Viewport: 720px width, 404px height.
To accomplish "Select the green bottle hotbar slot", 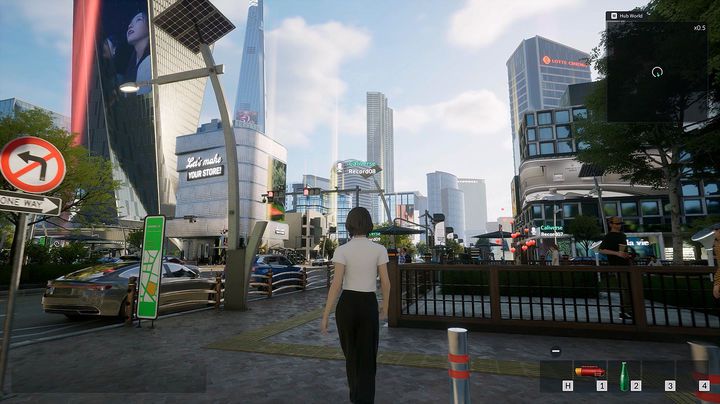I will tap(625, 375).
